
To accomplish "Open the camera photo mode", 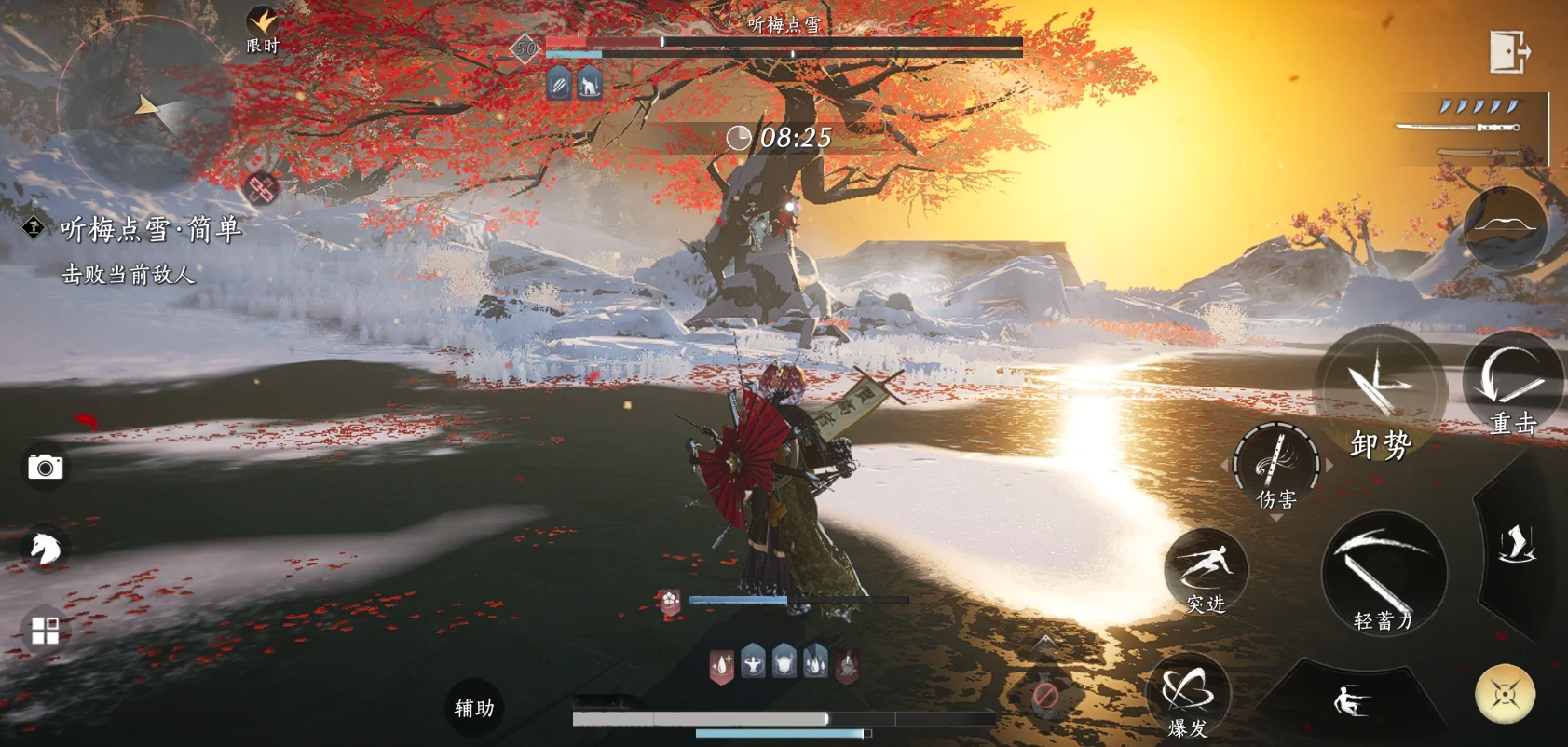I will (45, 467).
